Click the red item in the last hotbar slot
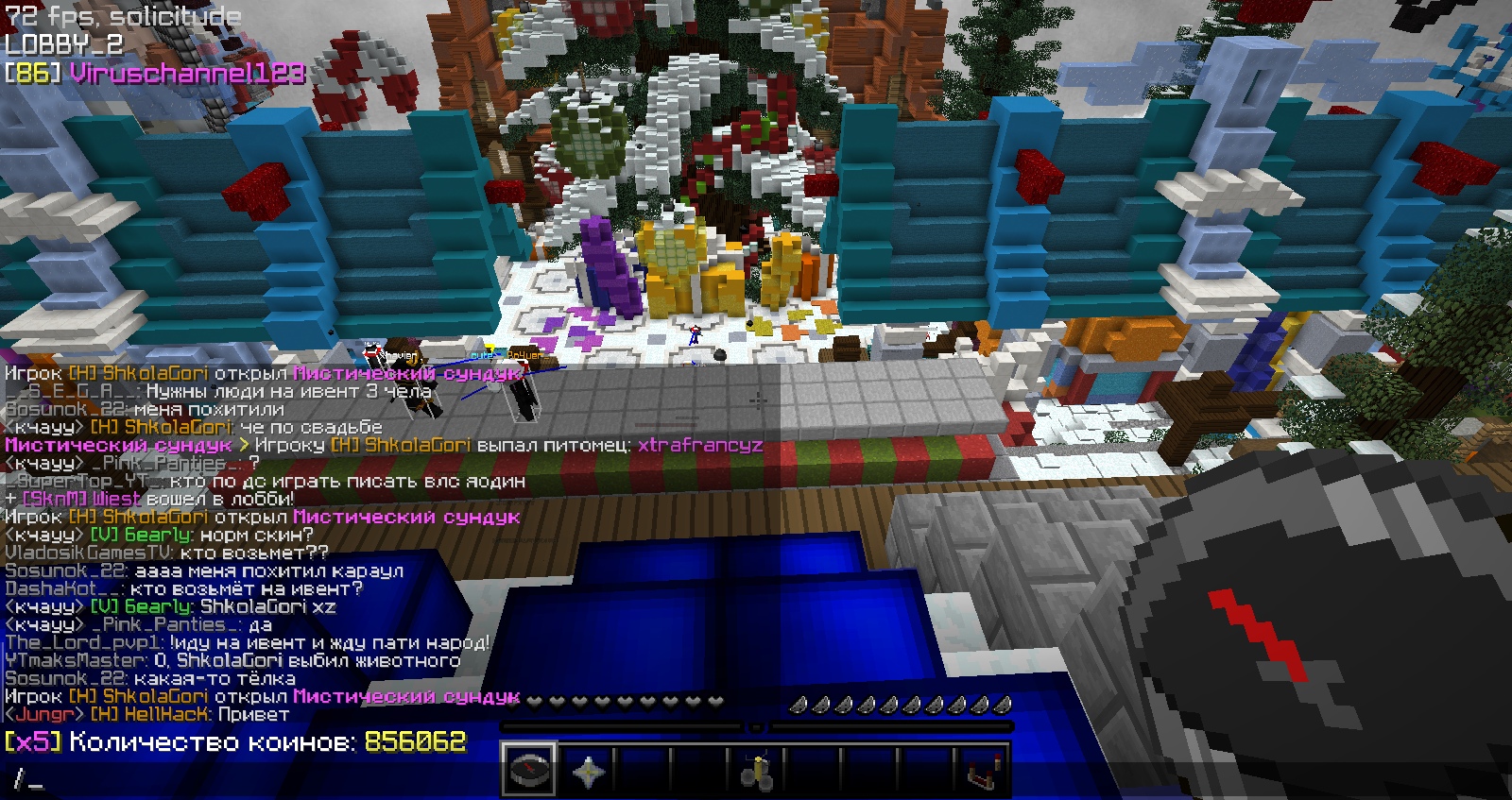The image size is (1512, 800). click(985, 770)
